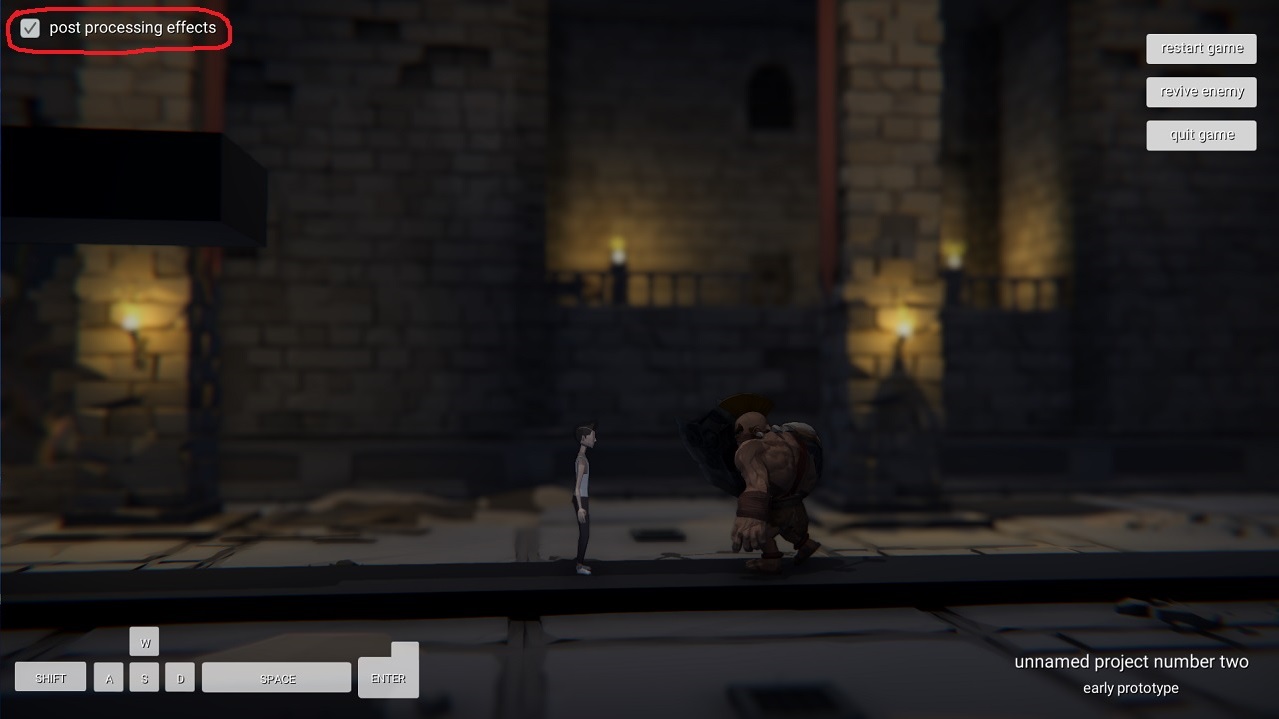
Task: Revive the enemy with its button
Action: tap(1201, 92)
